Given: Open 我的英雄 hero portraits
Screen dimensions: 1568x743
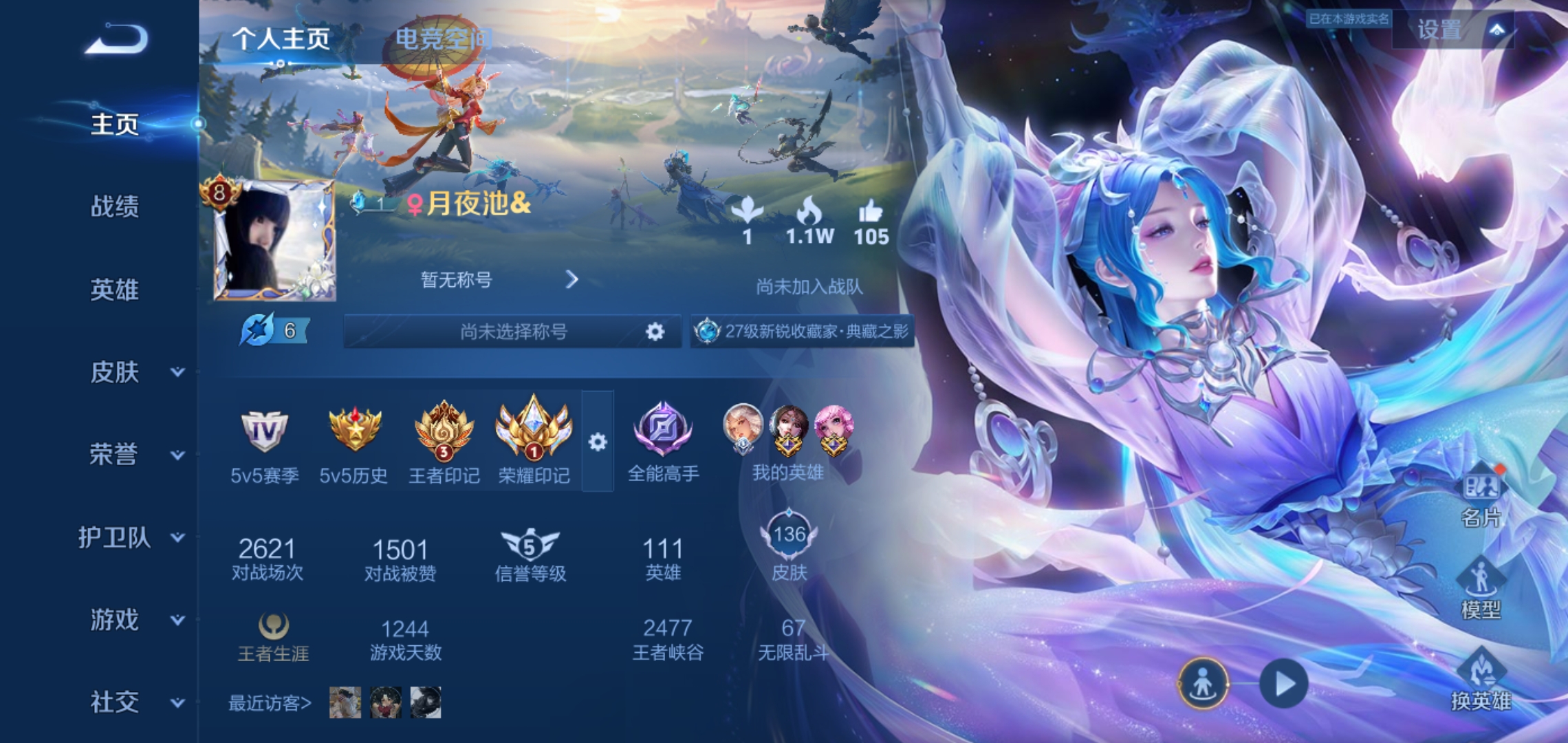Looking at the screenshot, I should click(788, 440).
